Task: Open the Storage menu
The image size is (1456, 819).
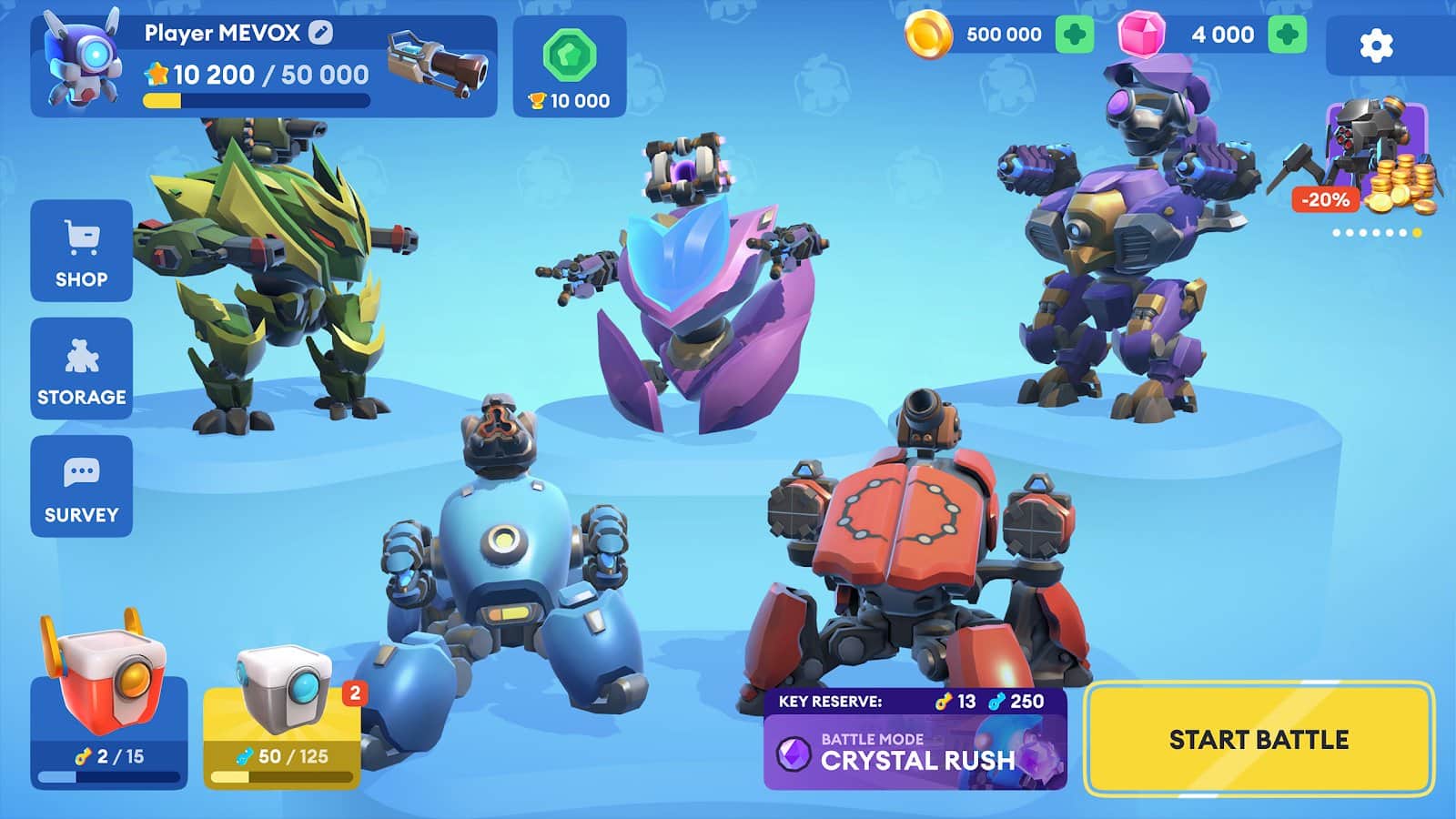Action: click(81, 369)
